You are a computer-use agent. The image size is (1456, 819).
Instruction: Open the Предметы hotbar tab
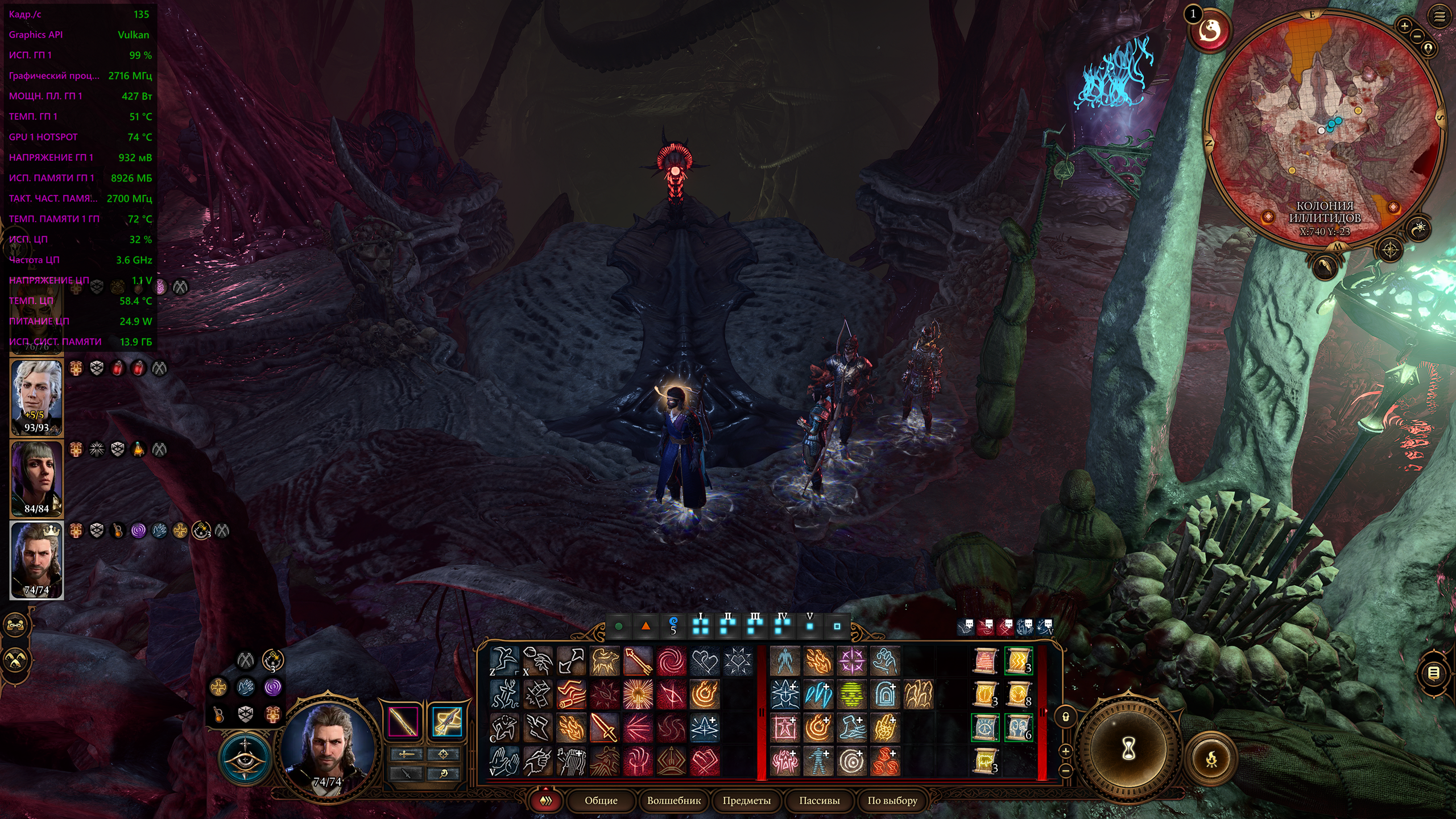coord(746,800)
